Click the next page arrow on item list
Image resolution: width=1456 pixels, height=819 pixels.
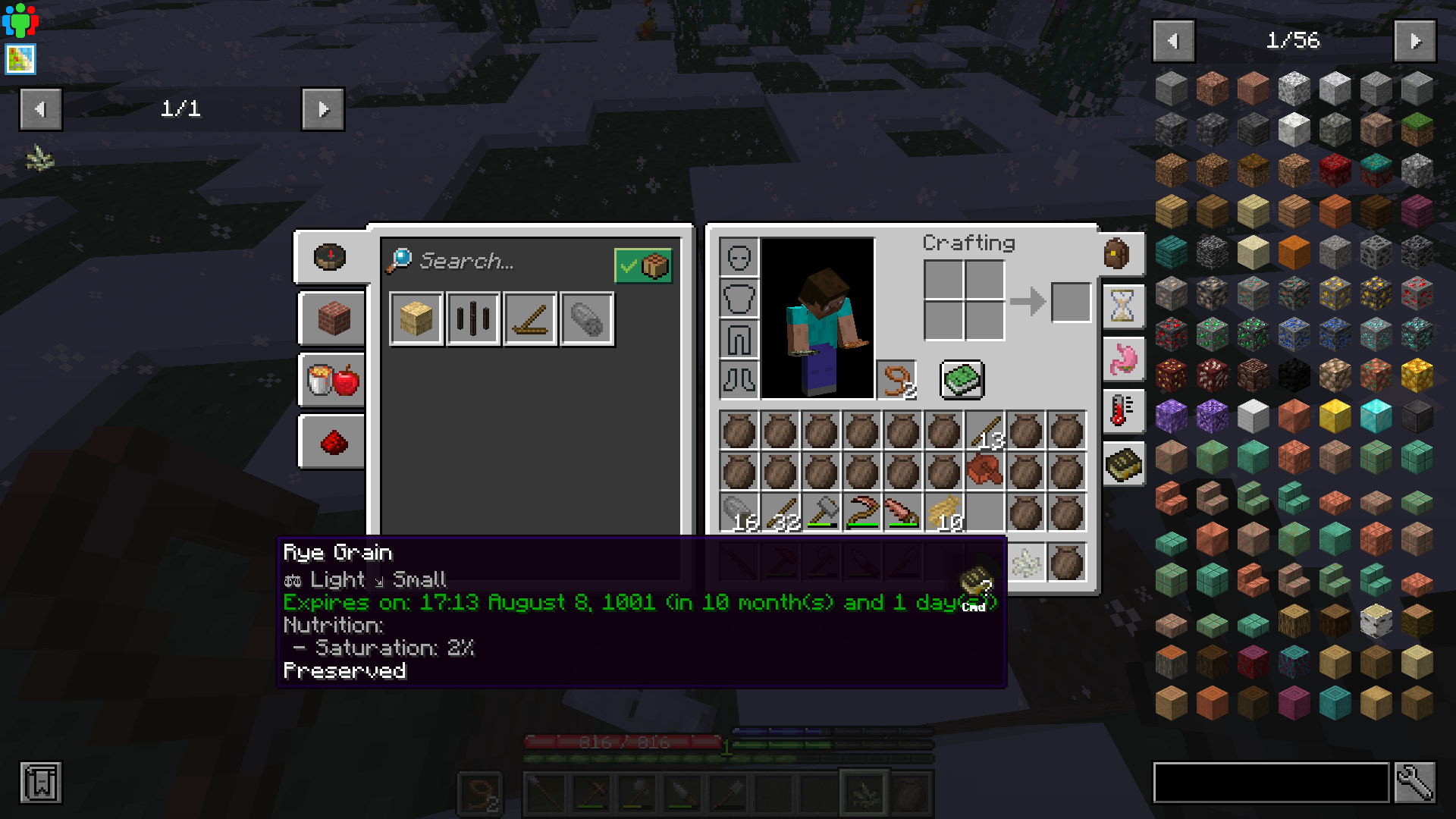[1415, 41]
